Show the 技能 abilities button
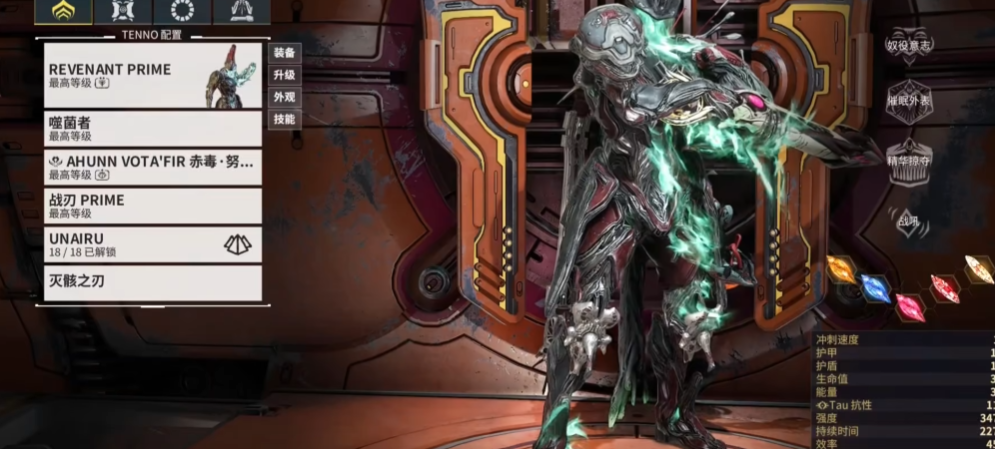The height and width of the screenshot is (449, 995). tap(284, 119)
